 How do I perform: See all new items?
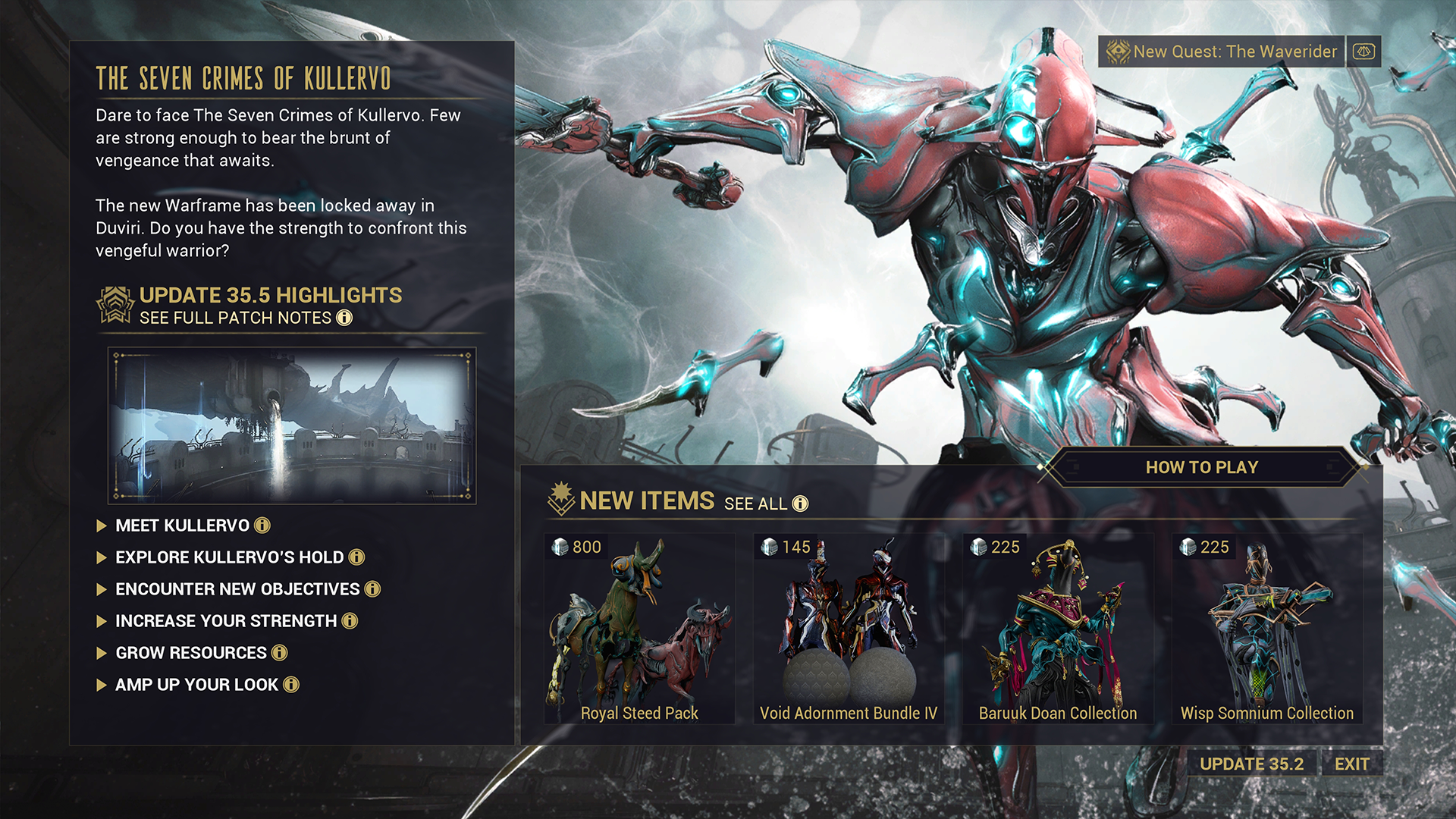[765, 504]
